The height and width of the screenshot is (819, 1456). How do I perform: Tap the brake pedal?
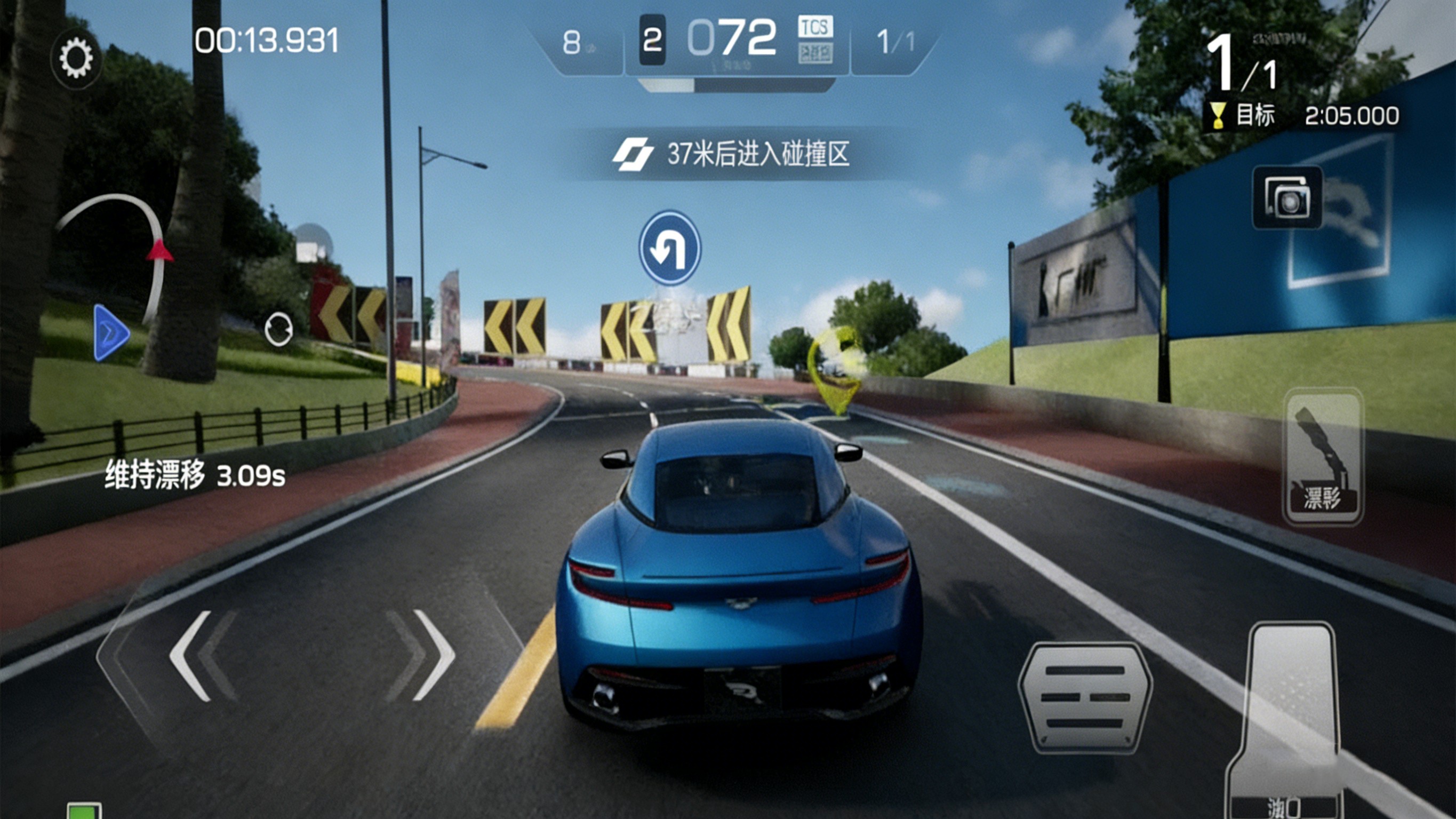[1085, 697]
